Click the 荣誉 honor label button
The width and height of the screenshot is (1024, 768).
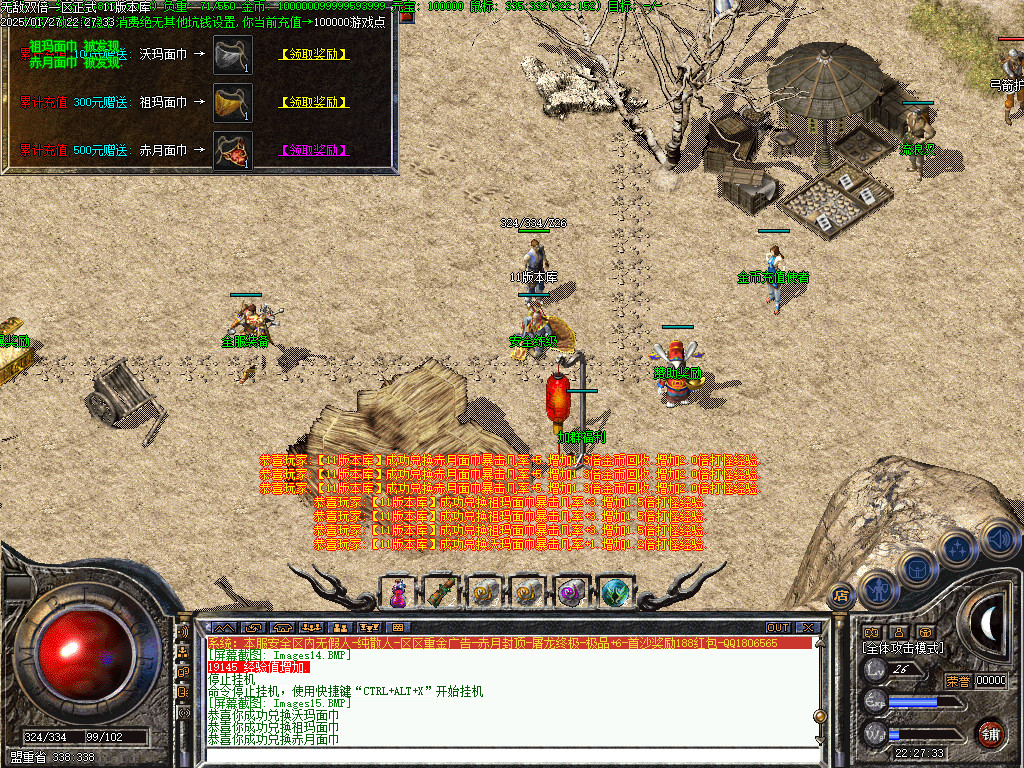click(x=958, y=681)
